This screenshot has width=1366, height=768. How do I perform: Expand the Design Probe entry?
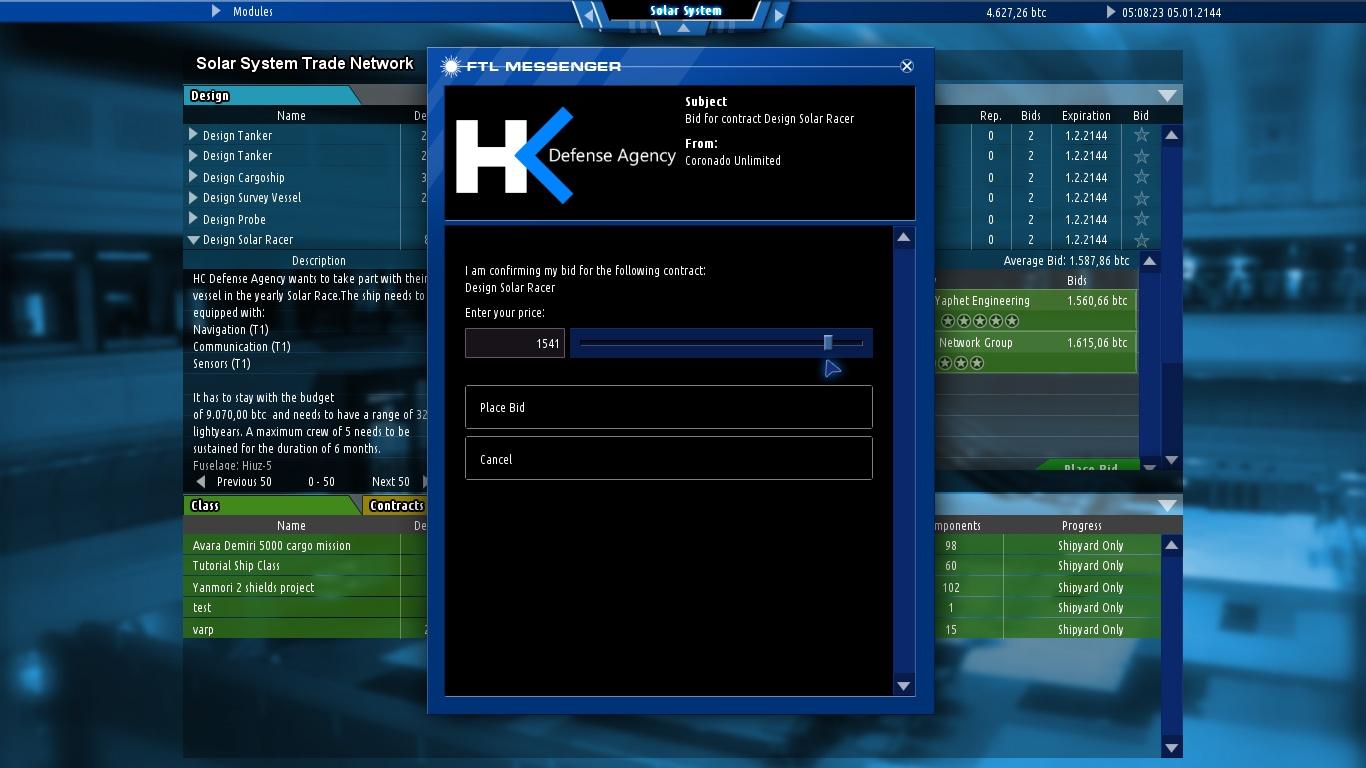(x=193, y=219)
